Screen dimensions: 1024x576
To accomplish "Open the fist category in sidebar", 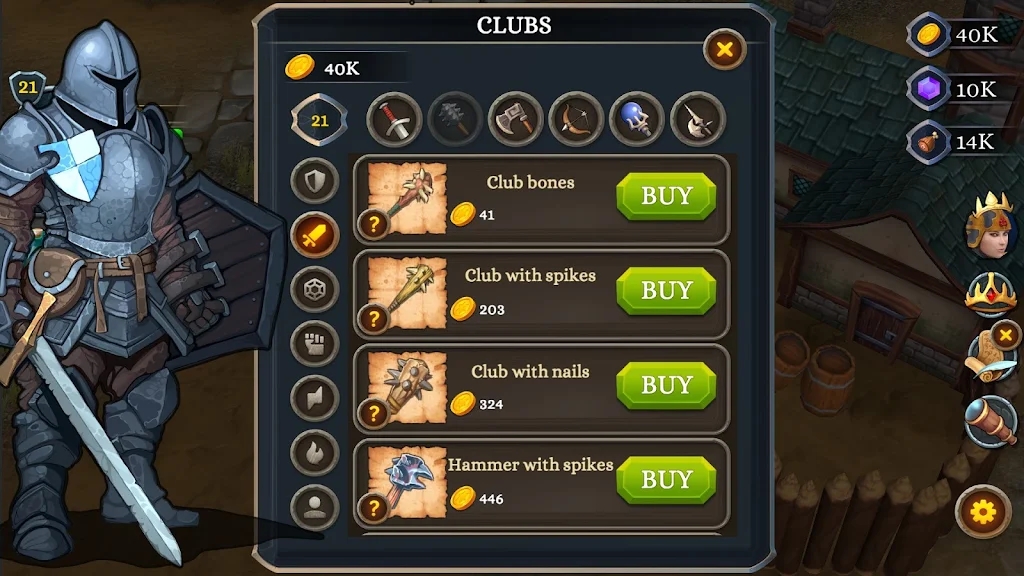I will click(x=315, y=343).
